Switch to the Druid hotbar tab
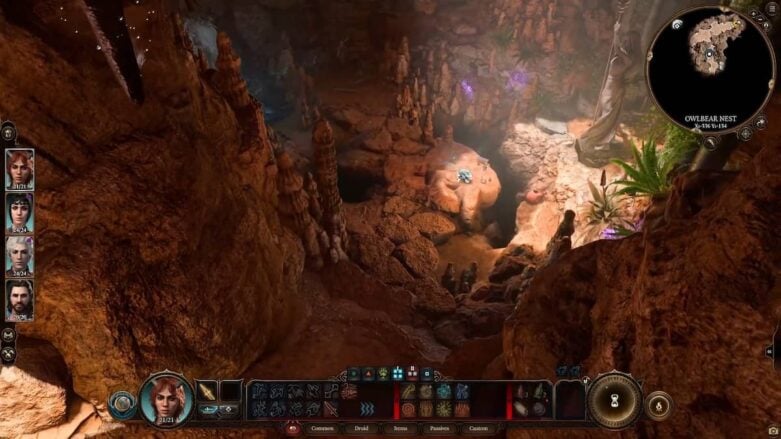Viewport: 781px width, 439px height. (x=358, y=428)
